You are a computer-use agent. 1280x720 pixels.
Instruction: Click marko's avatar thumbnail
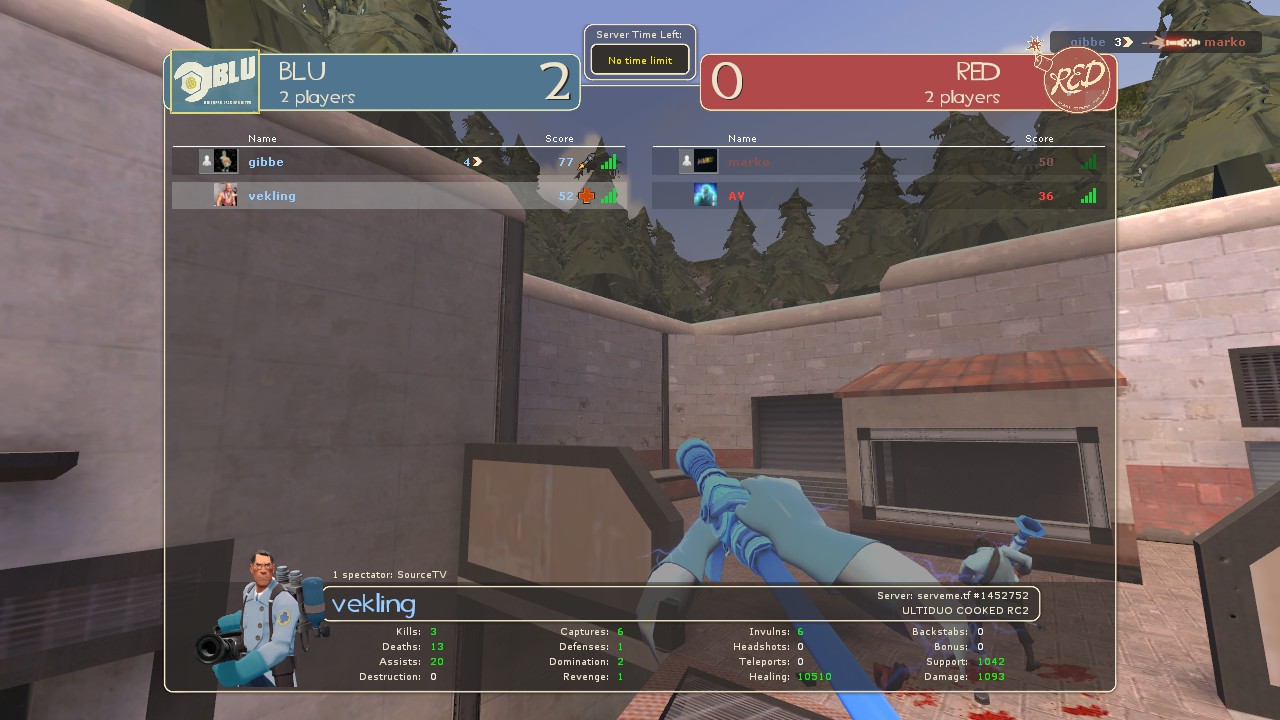pyautogui.click(x=705, y=162)
